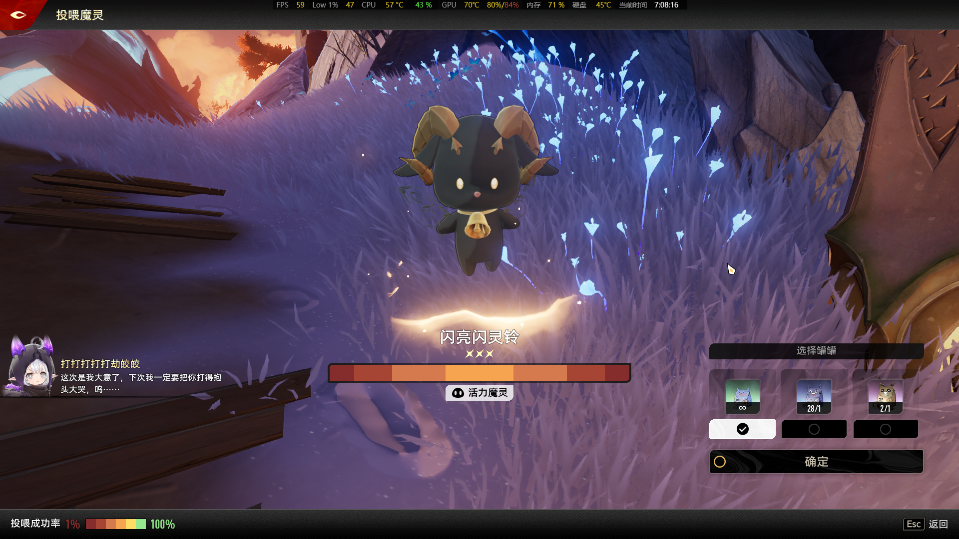Mark the selector under the 2/1 jar
Image resolution: width=959 pixels, height=539 pixels.
pyautogui.click(x=885, y=429)
